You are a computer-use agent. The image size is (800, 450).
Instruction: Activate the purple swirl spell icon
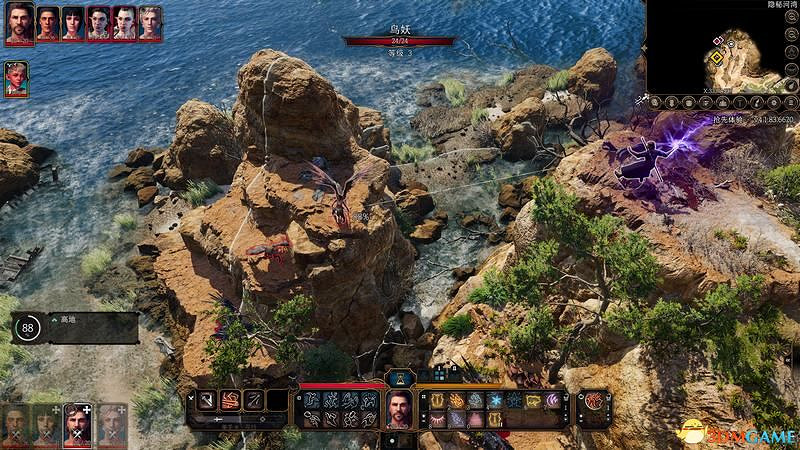(554, 400)
